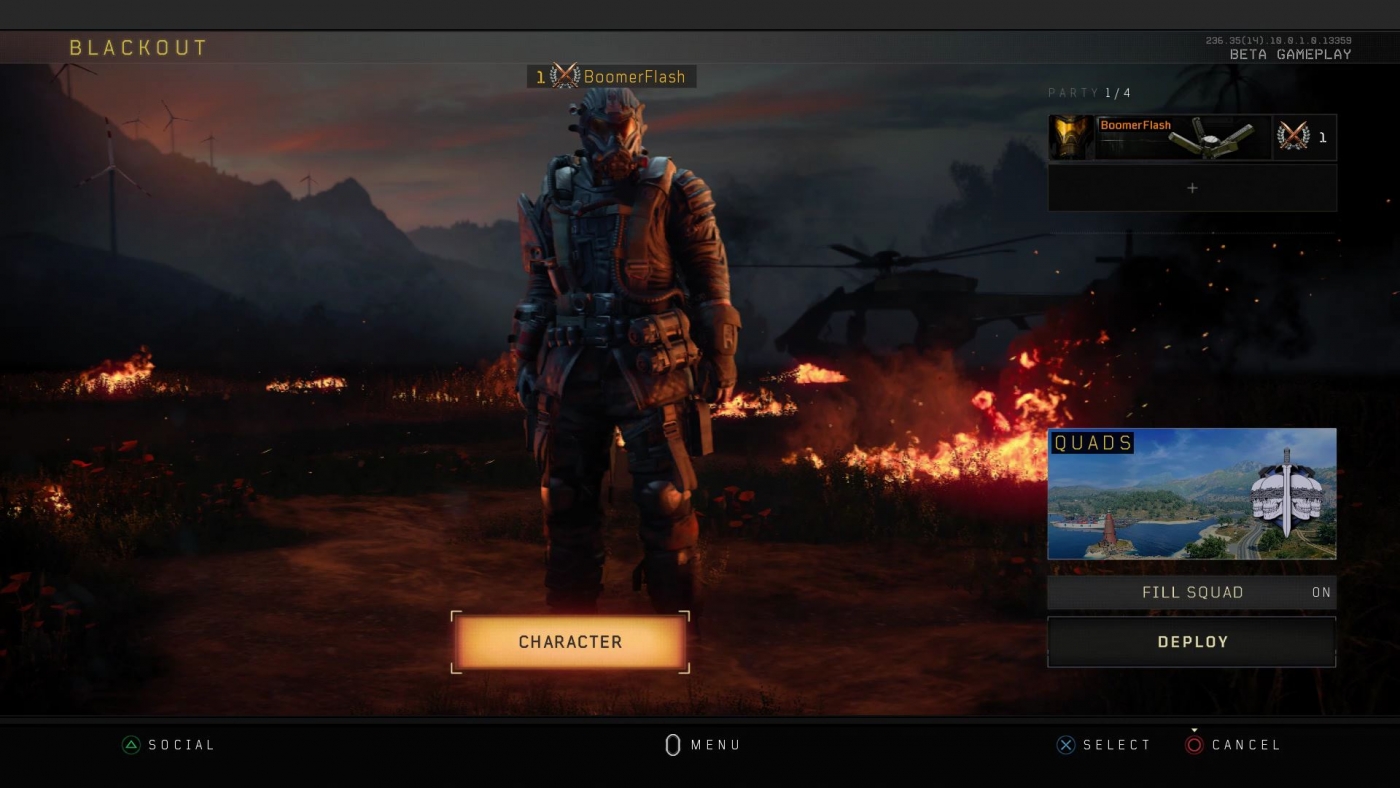Select the BoomerFlash party entry
The image size is (1400, 788).
coord(1190,137)
